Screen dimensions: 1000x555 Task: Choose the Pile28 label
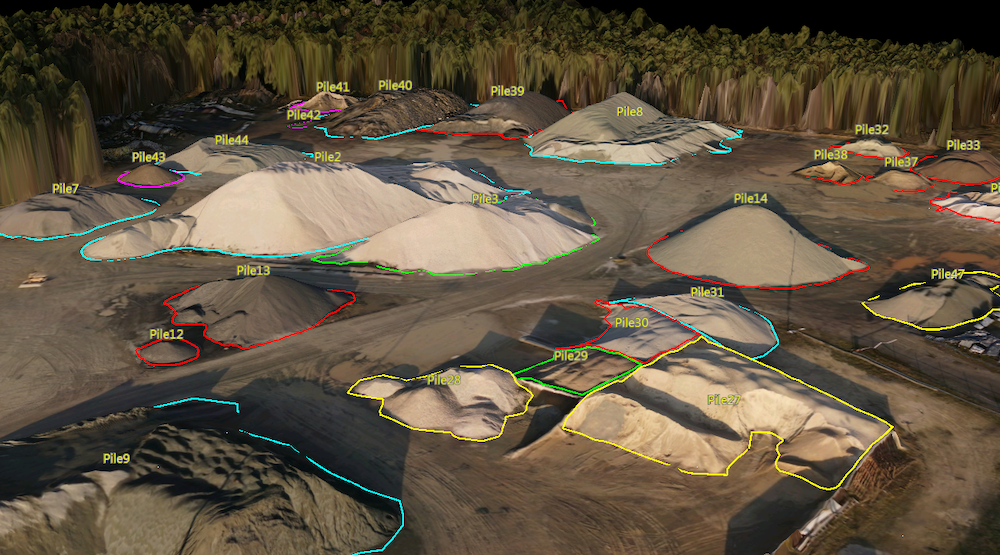point(444,380)
